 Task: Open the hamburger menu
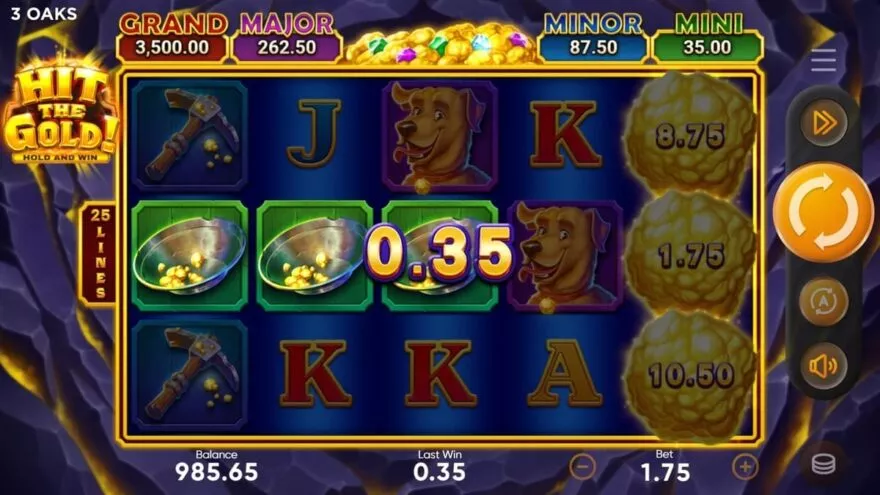pyautogui.click(x=823, y=60)
